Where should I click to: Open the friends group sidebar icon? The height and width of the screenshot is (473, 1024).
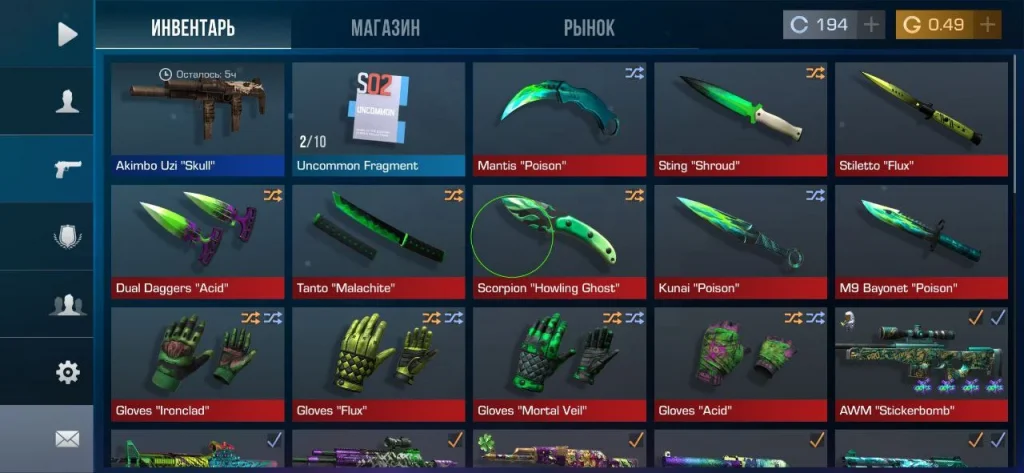point(67,306)
